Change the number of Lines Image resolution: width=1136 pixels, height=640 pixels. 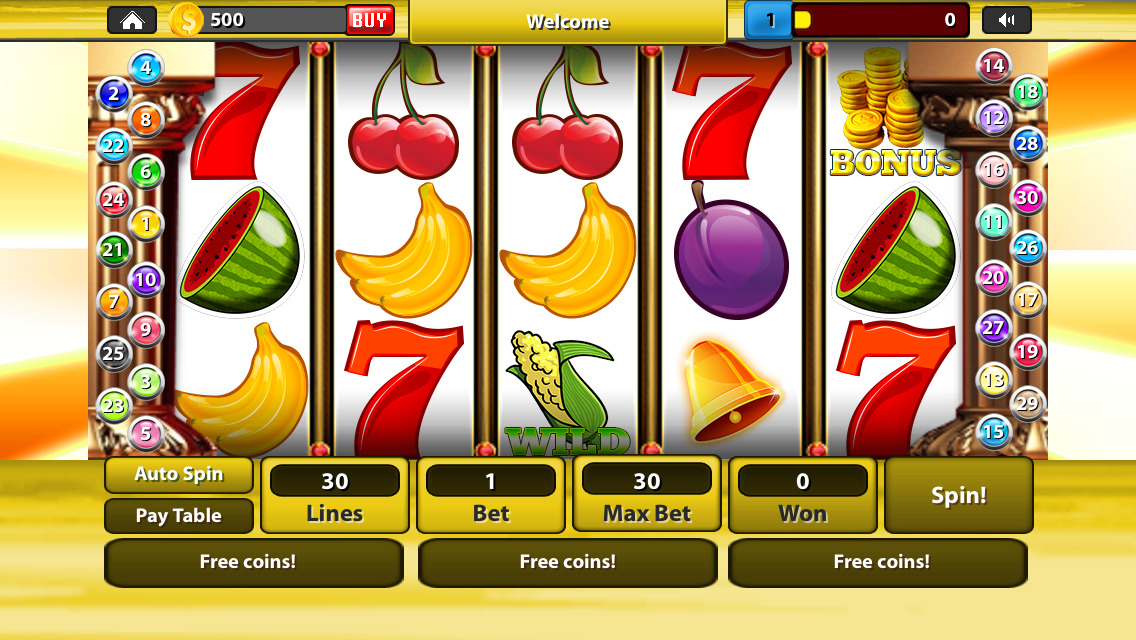pos(335,495)
